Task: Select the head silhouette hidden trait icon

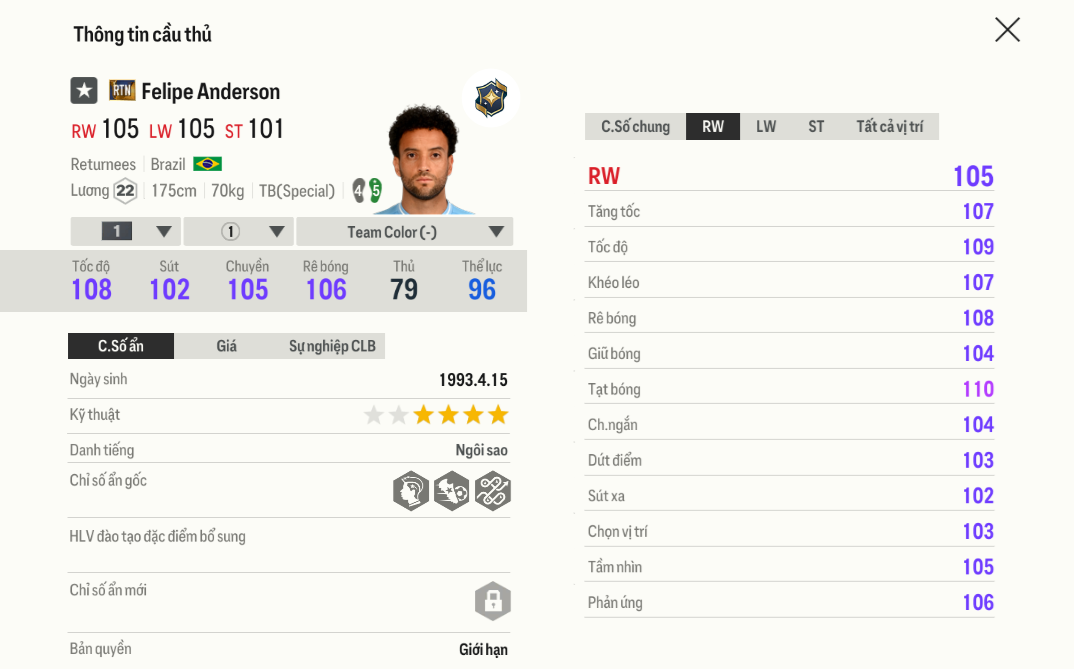Action: (x=411, y=491)
